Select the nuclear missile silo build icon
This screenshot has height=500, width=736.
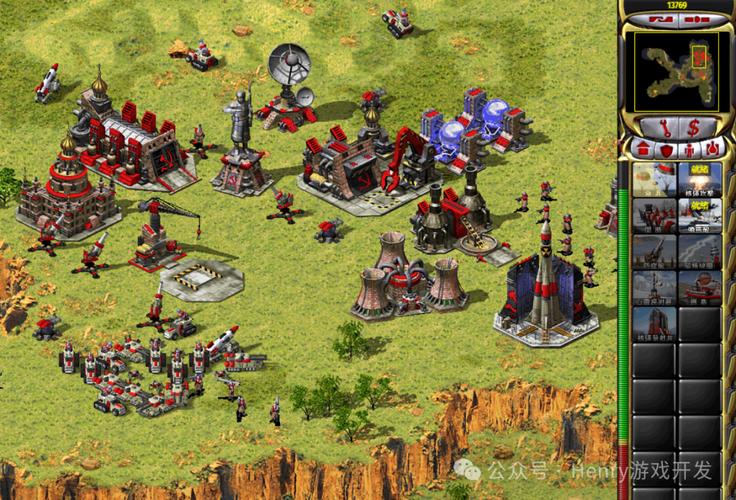pos(654,323)
